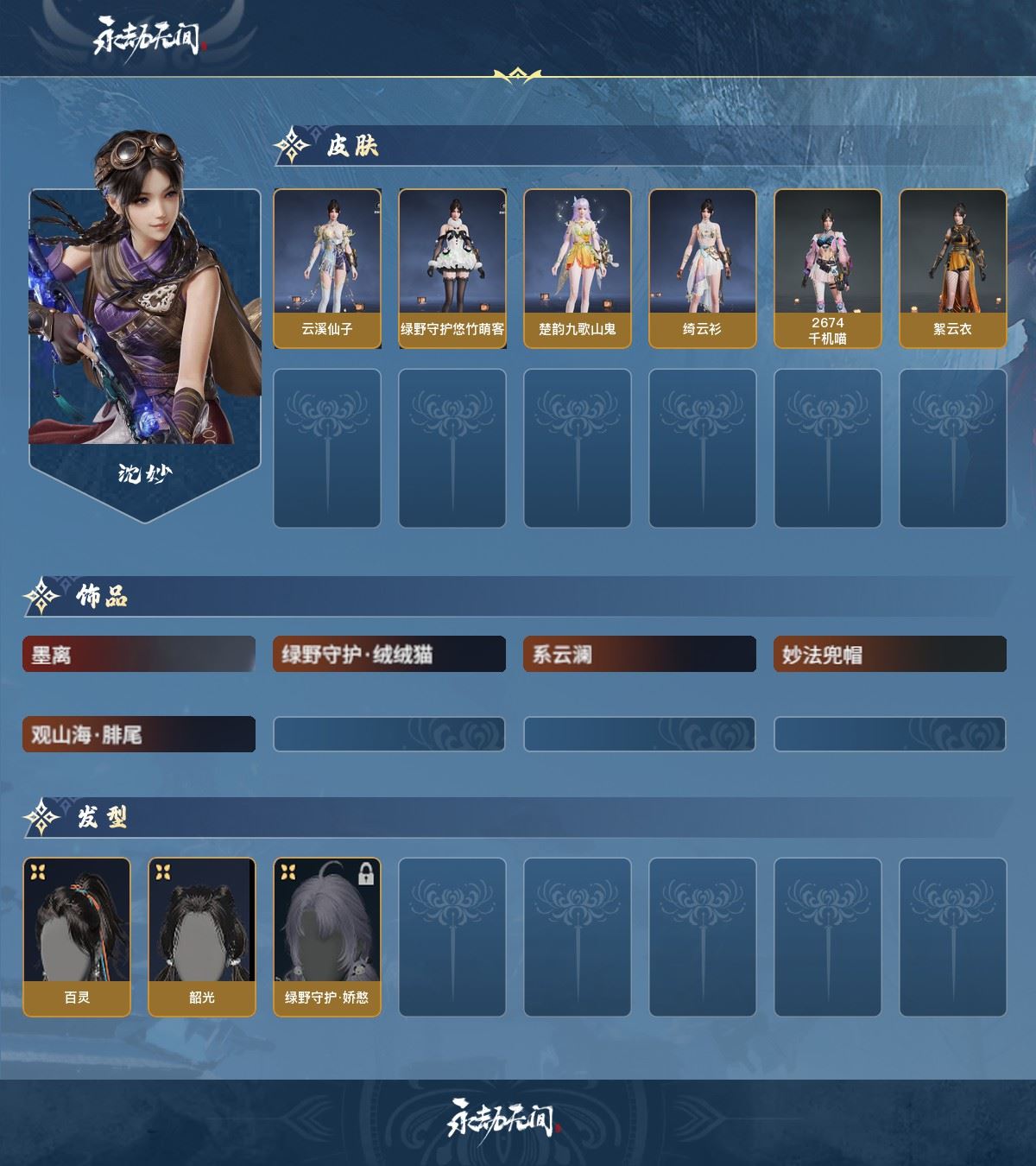This screenshot has width=1036, height=1166.
Task: Click the locked 绿野守护·娇憨 hairstyle
Action: tap(327, 936)
